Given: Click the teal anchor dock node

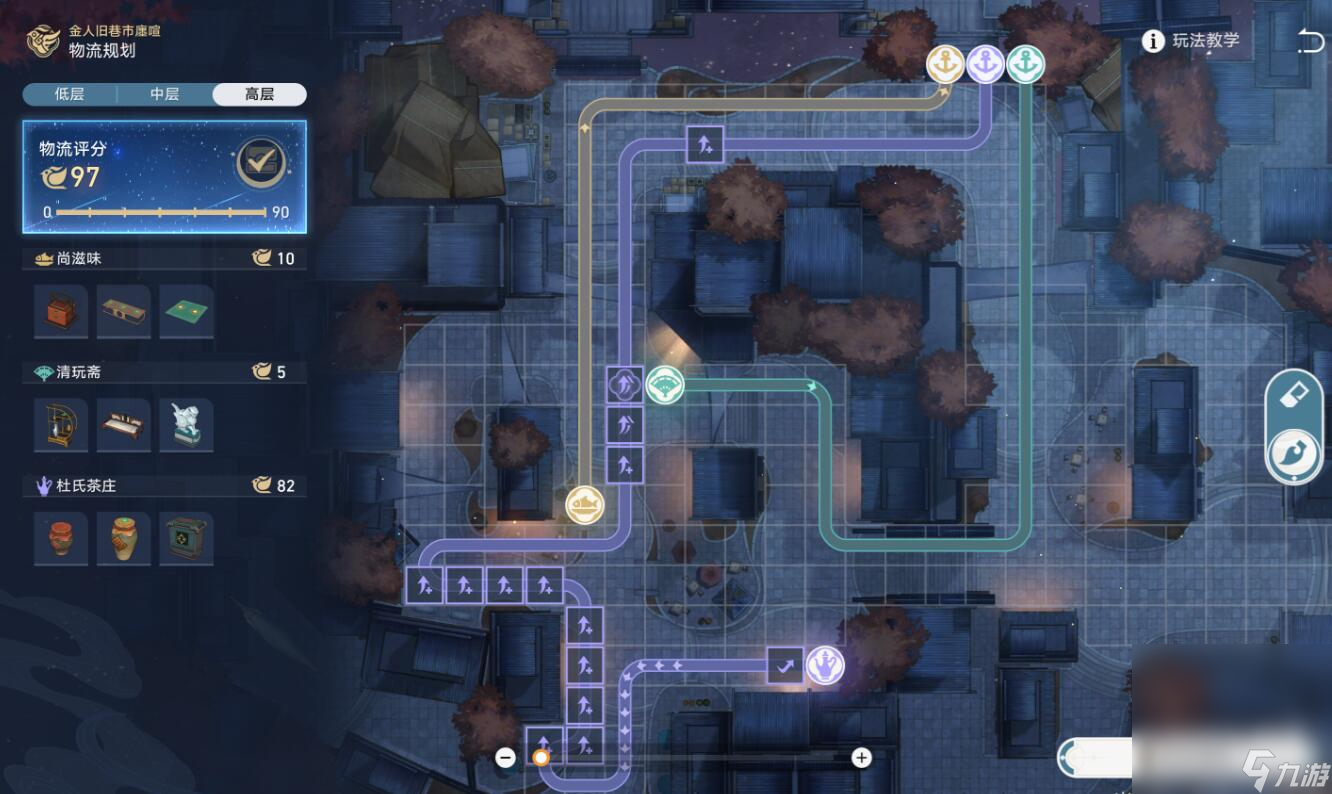Looking at the screenshot, I should point(1025,65).
